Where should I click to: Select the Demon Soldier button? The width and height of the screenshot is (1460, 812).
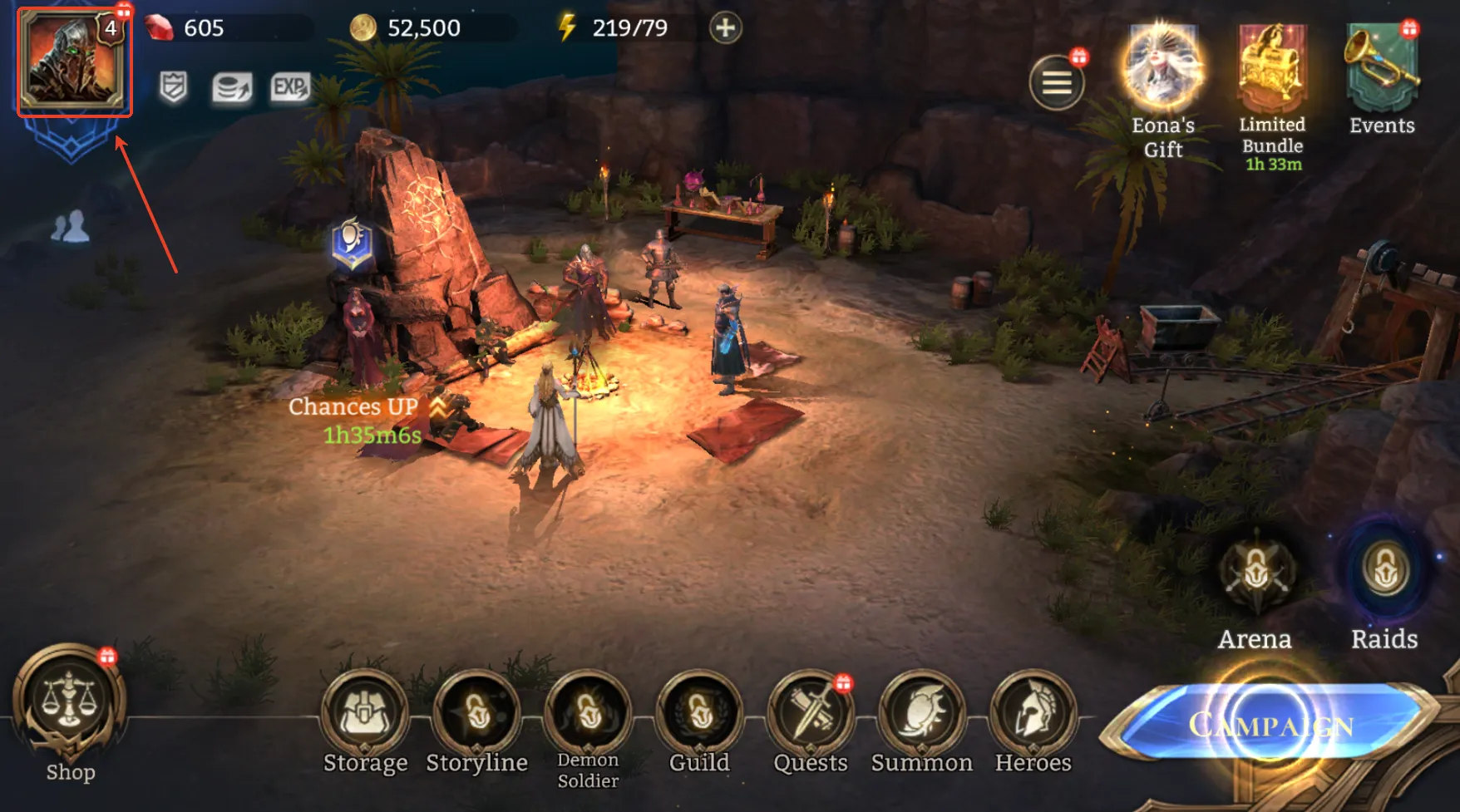click(588, 715)
